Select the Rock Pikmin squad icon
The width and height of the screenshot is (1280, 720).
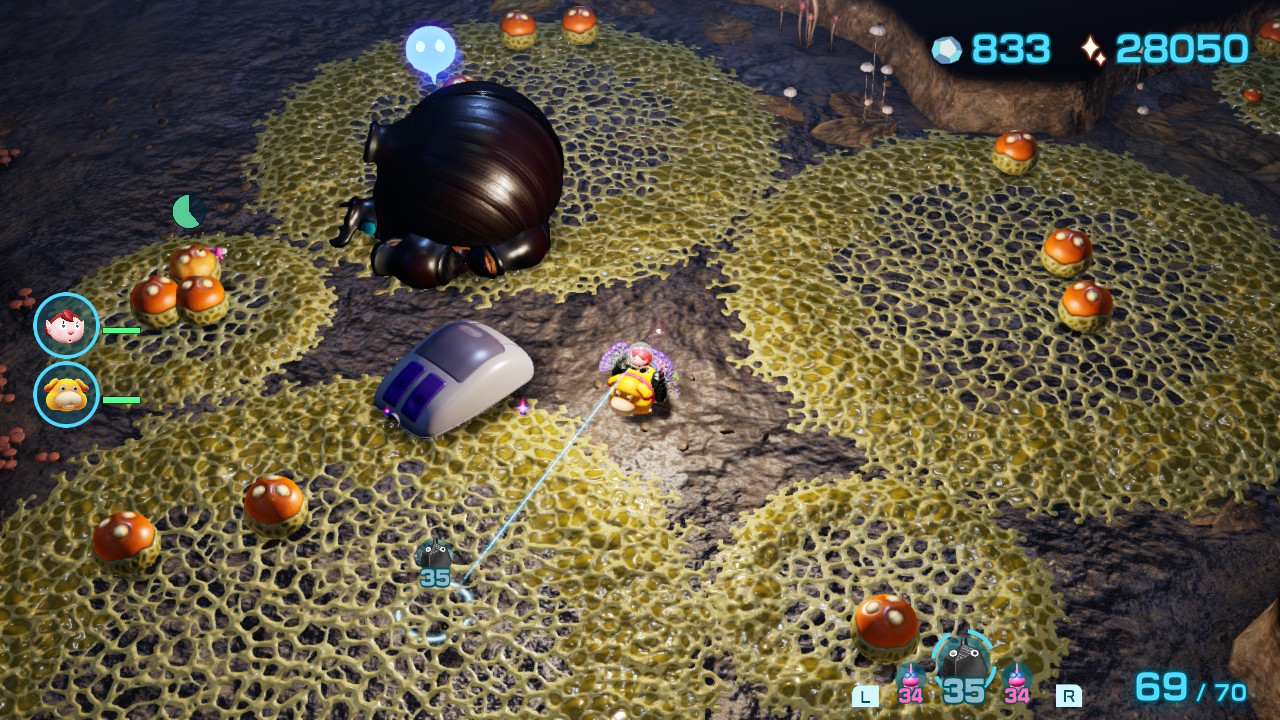click(963, 661)
